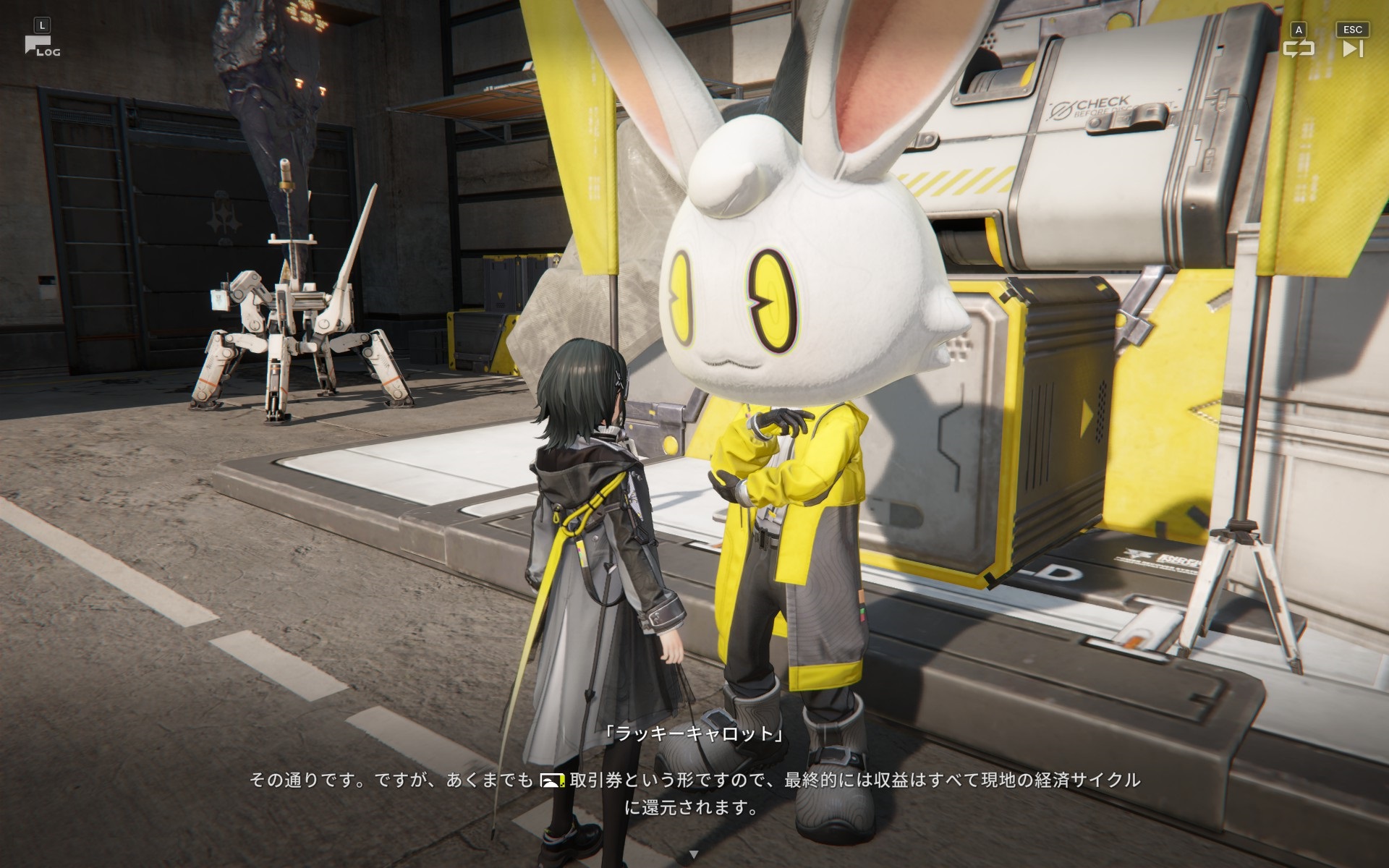Advance dialogue with the bottom arrow

[x=694, y=854]
